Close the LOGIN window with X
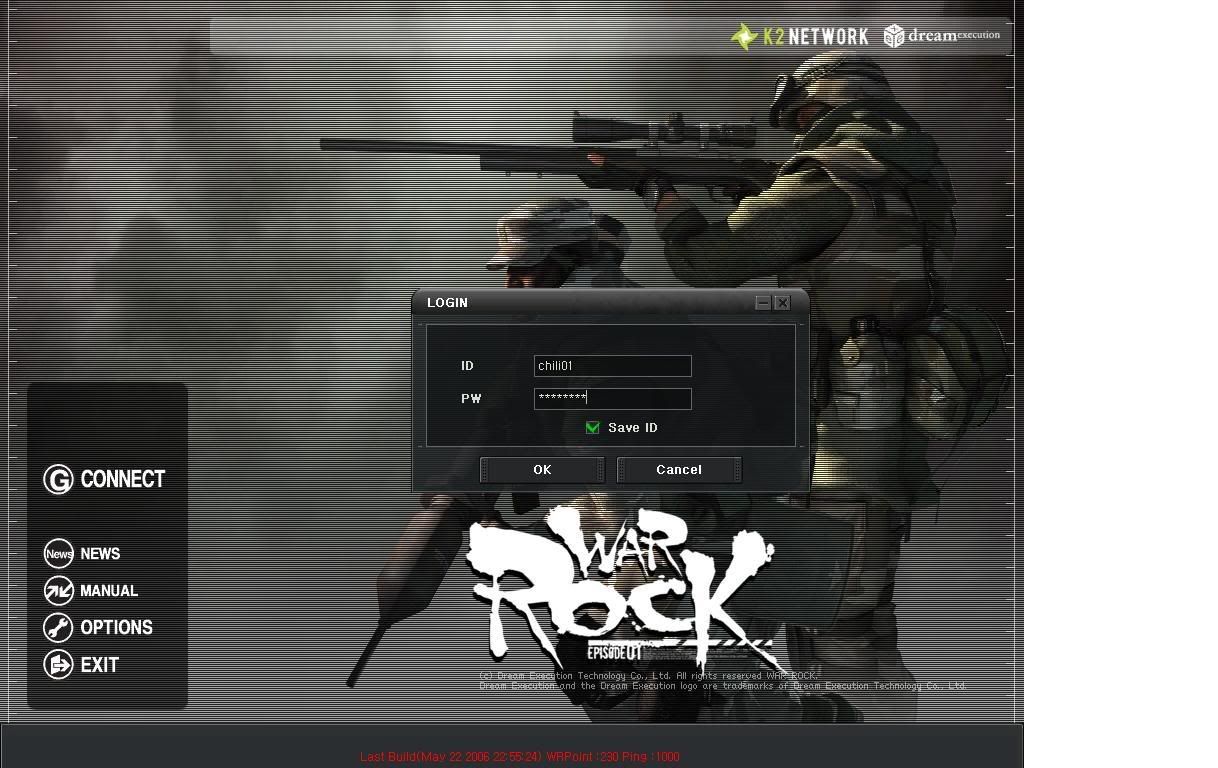 [x=783, y=303]
